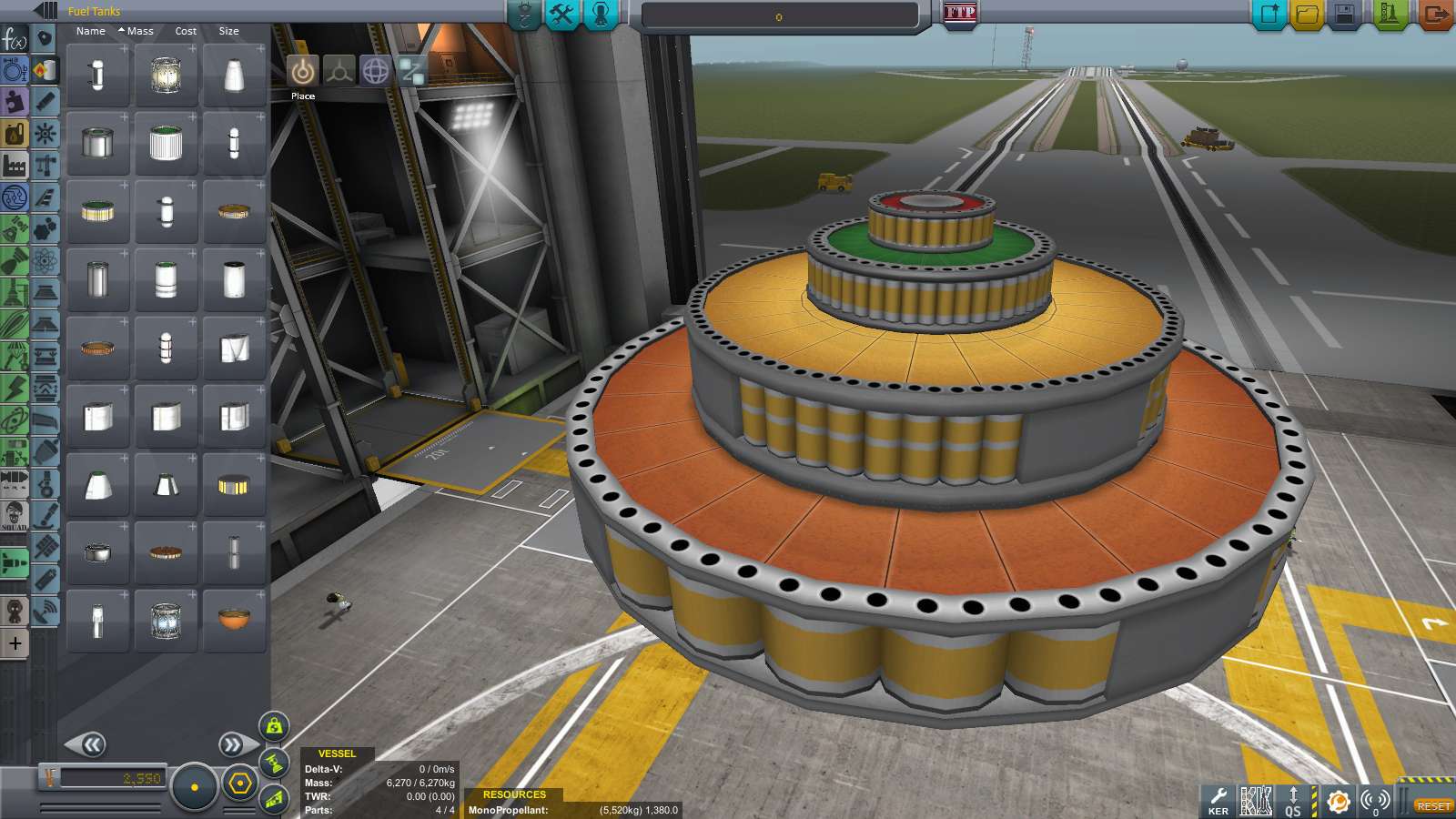Open the Crew management panel
The image size is (1456, 819).
pyautogui.click(x=601, y=15)
